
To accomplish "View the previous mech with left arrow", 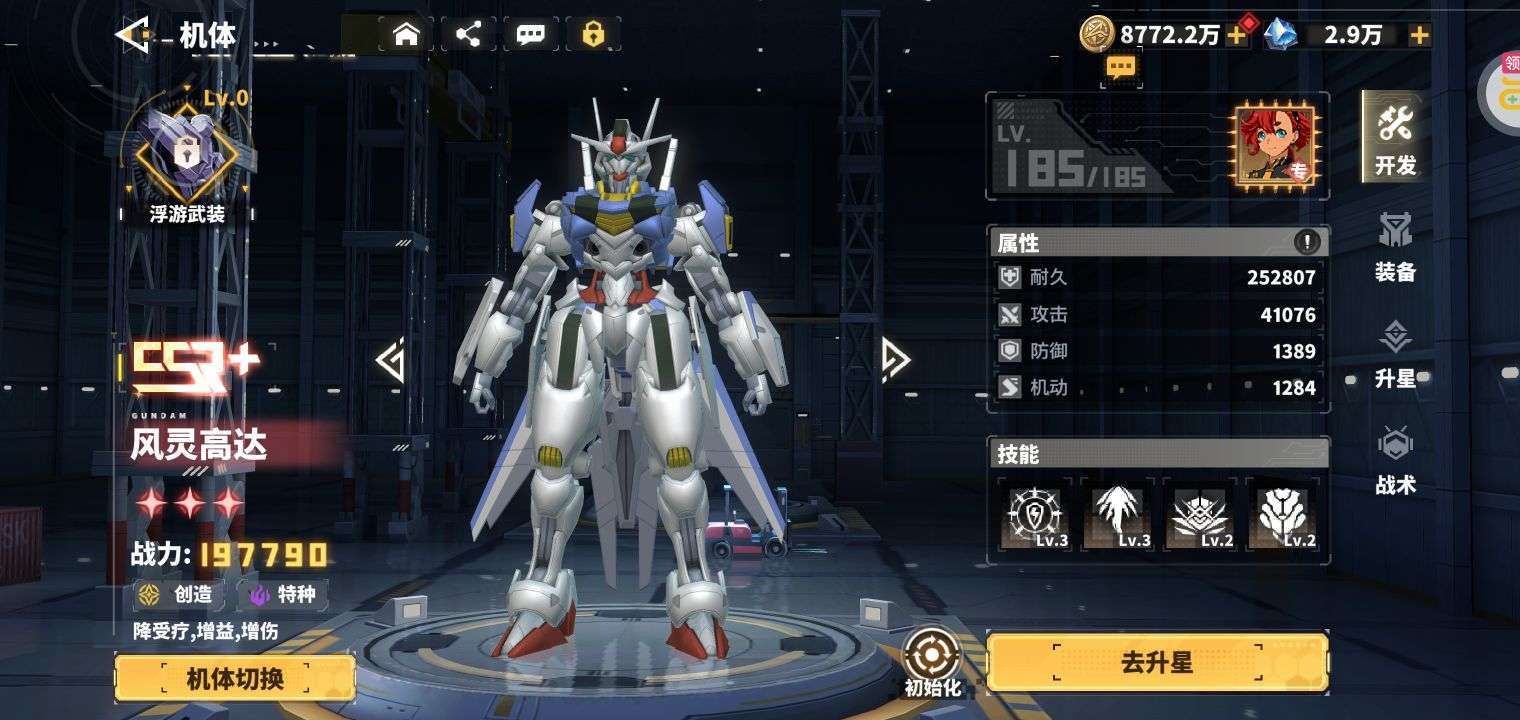I will click(390, 361).
